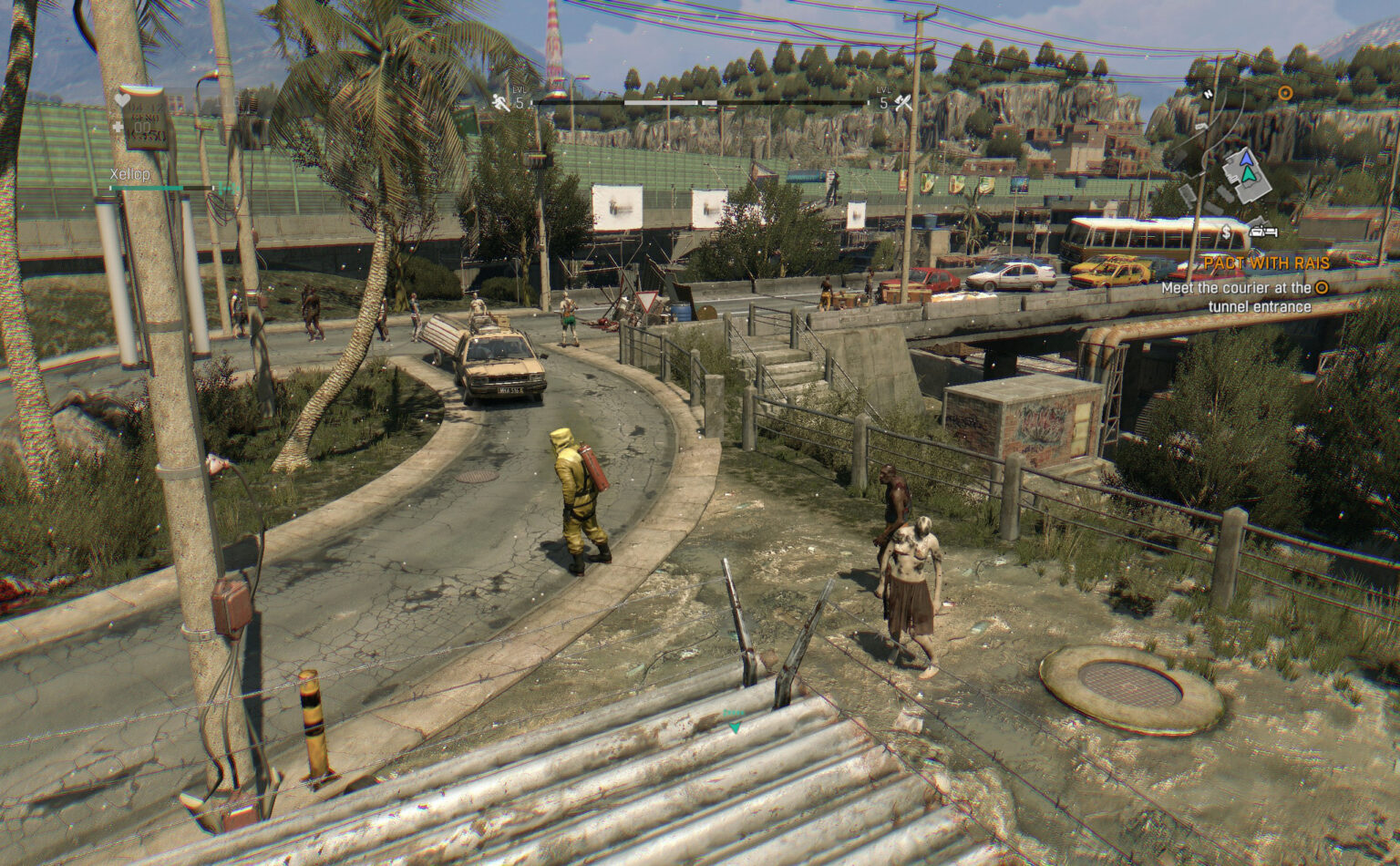Click the orange quest waypoint on the minimap
This screenshot has height=866, width=1400.
(1285, 93)
